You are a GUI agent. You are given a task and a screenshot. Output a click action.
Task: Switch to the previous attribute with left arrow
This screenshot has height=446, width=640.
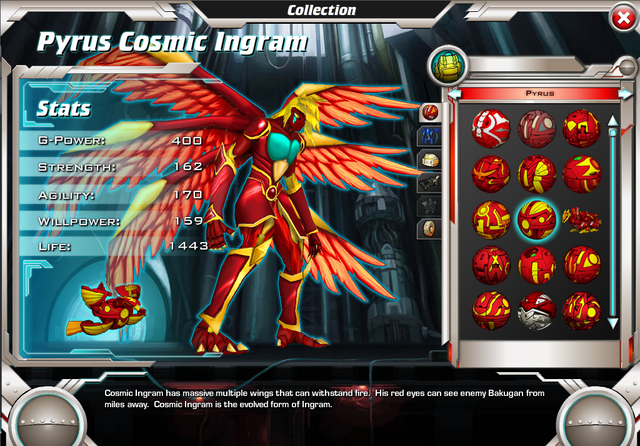[455, 93]
